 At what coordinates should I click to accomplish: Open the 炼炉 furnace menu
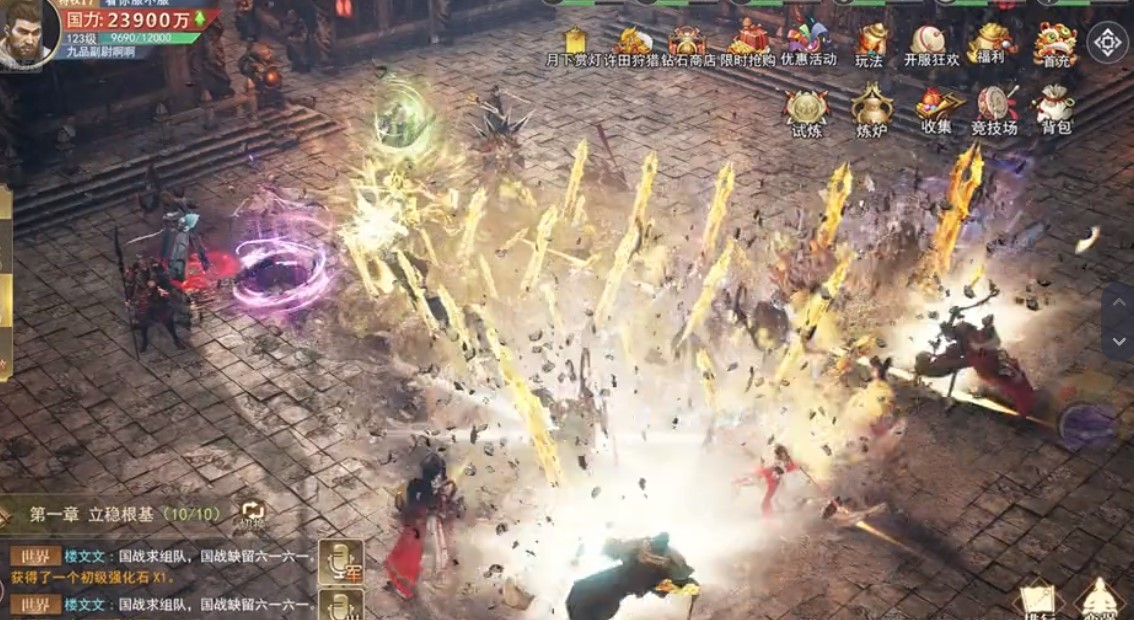[871, 113]
